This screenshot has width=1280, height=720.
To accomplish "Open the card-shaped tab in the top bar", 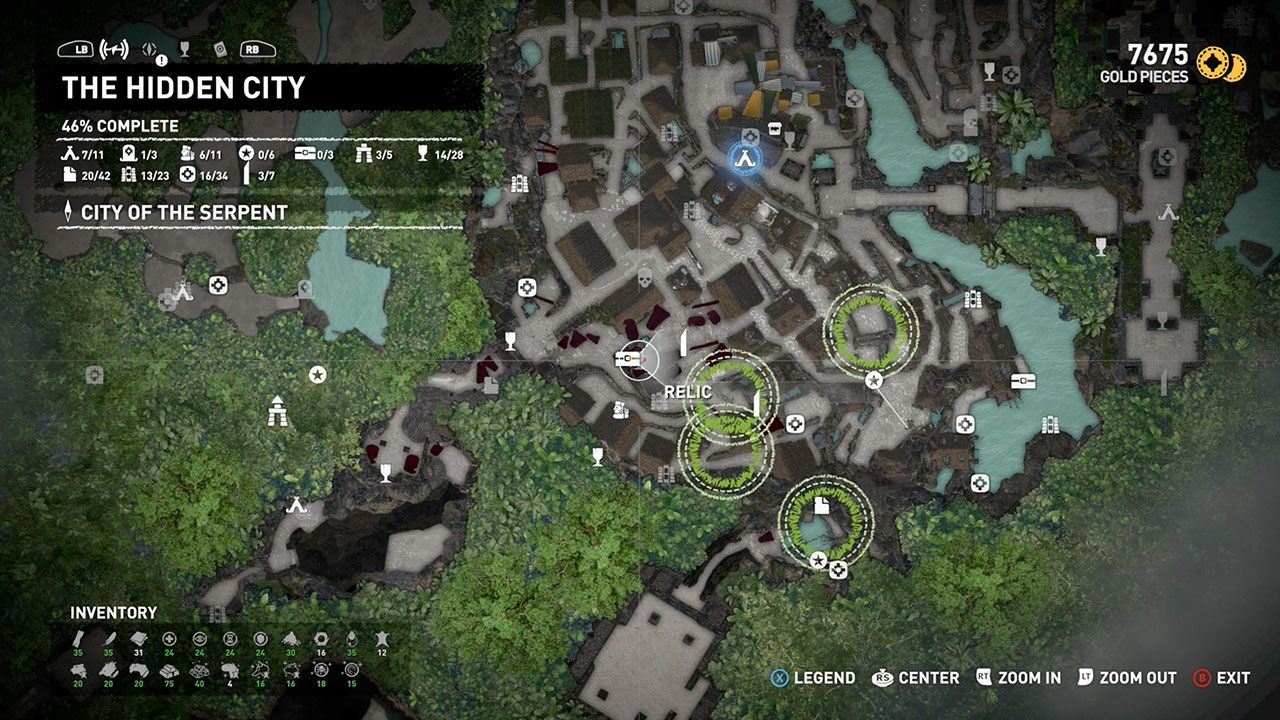I will [x=220, y=49].
